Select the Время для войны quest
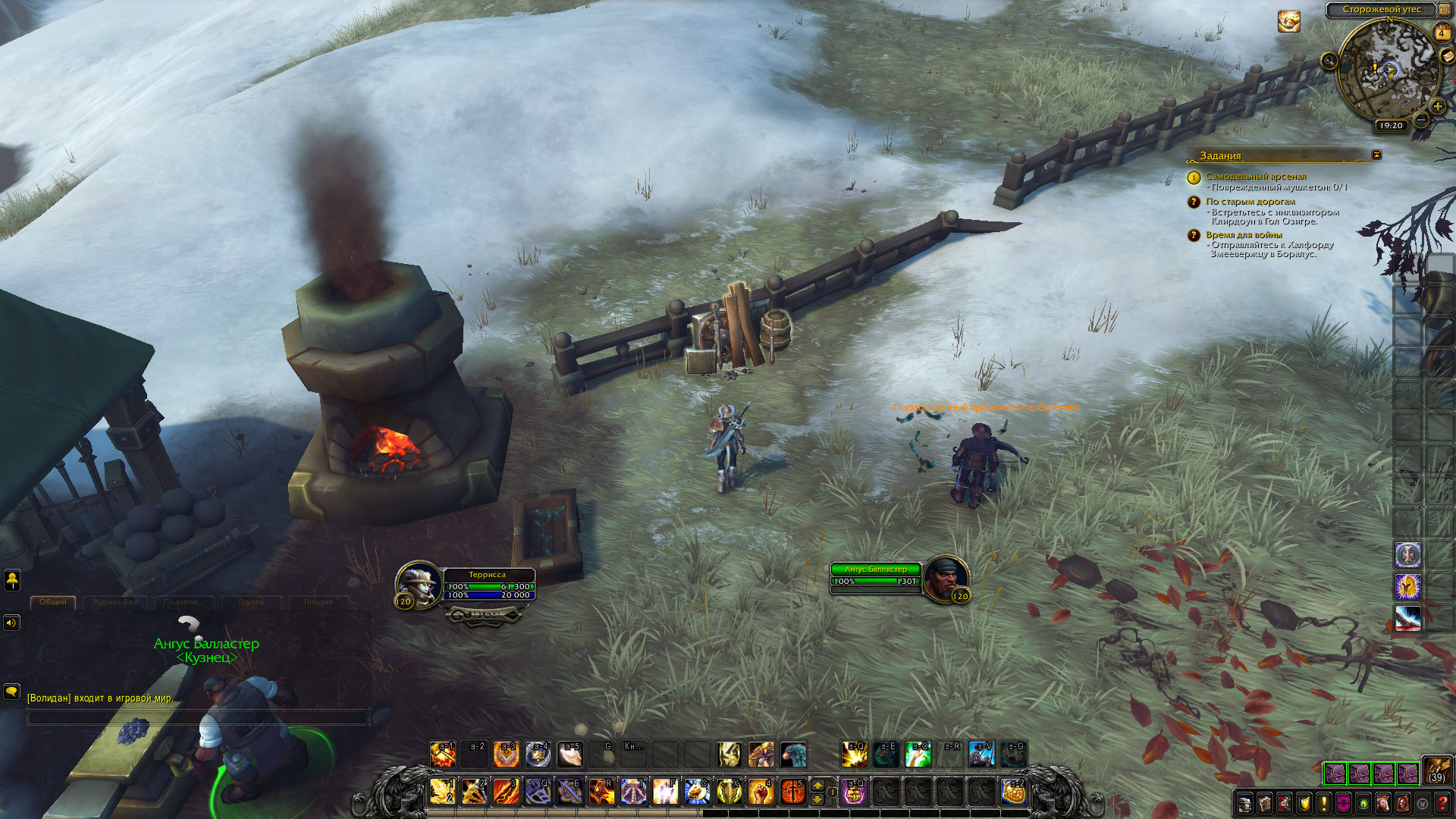The width and height of the screenshot is (1456, 819). coord(1244,235)
